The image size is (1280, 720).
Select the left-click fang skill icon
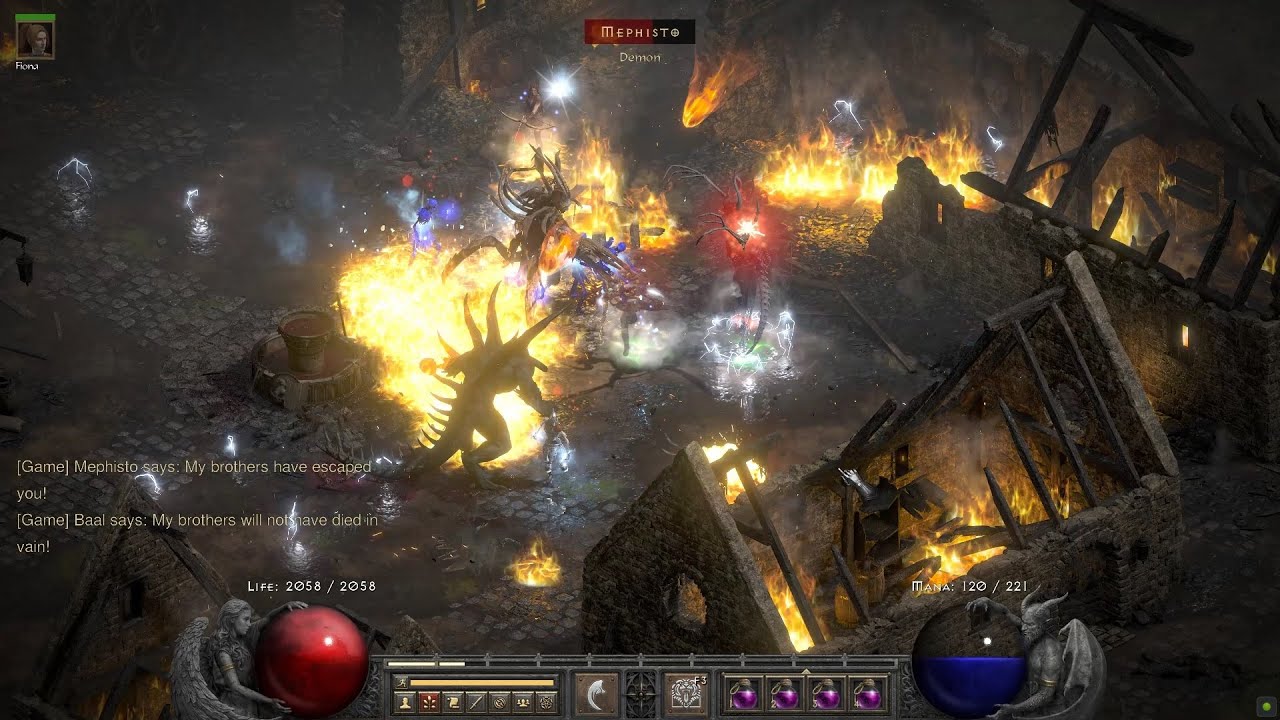point(594,693)
